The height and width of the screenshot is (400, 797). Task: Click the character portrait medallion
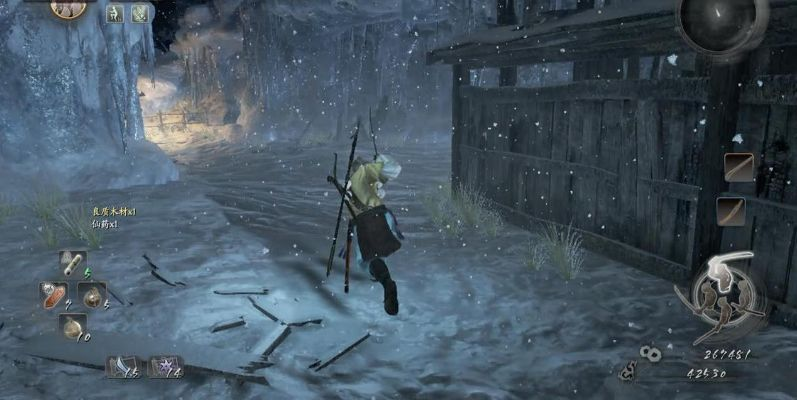[67, 8]
